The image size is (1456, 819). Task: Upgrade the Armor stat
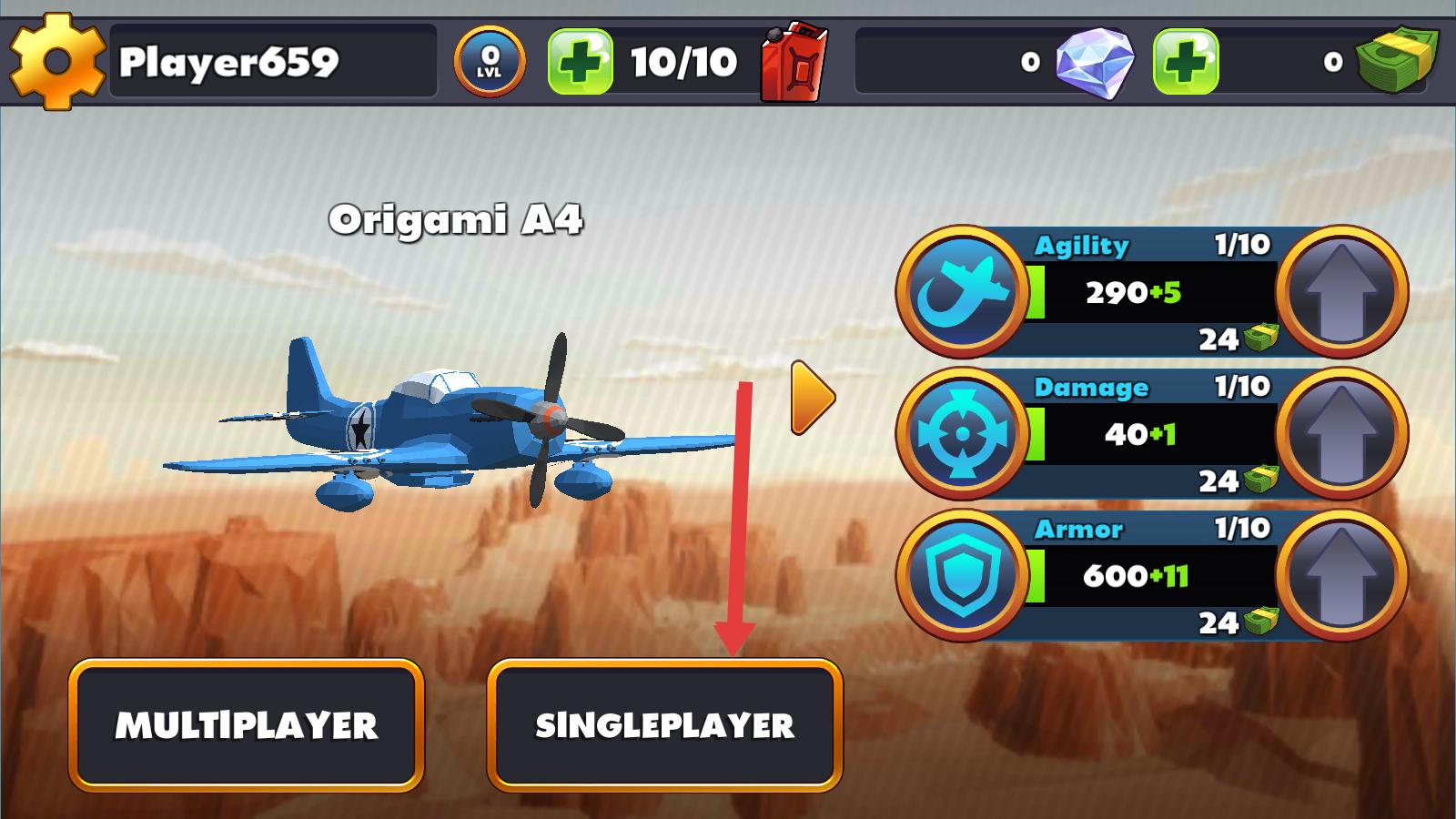coord(1341,575)
